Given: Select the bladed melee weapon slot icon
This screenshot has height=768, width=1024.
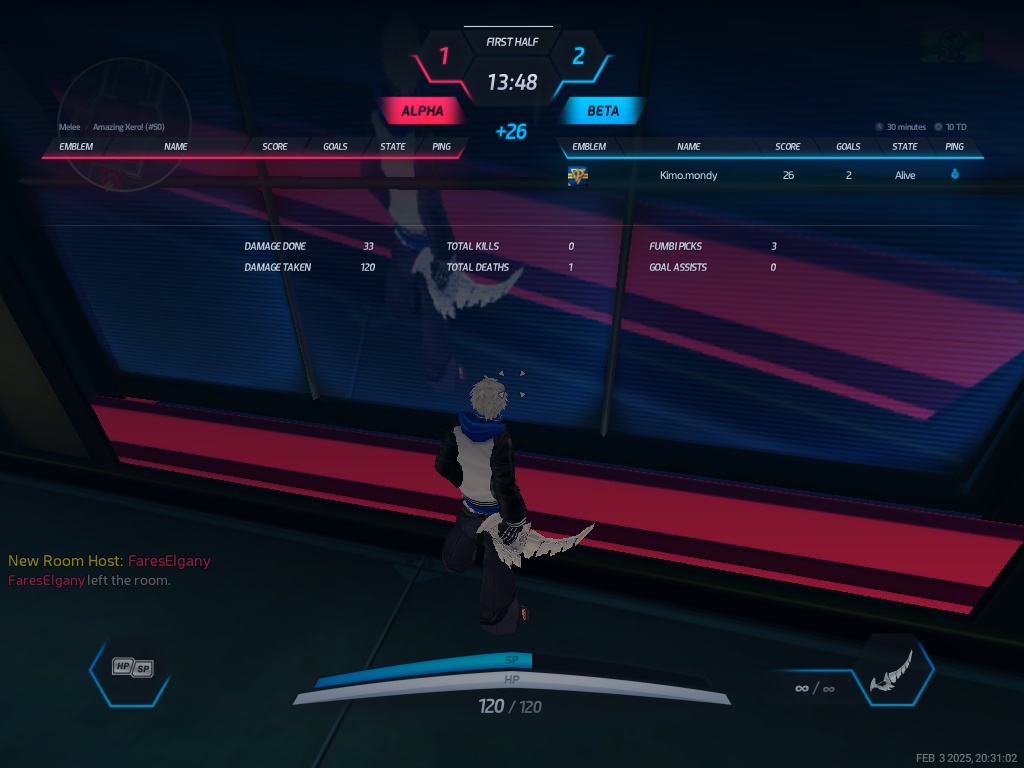Looking at the screenshot, I should [x=891, y=670].
